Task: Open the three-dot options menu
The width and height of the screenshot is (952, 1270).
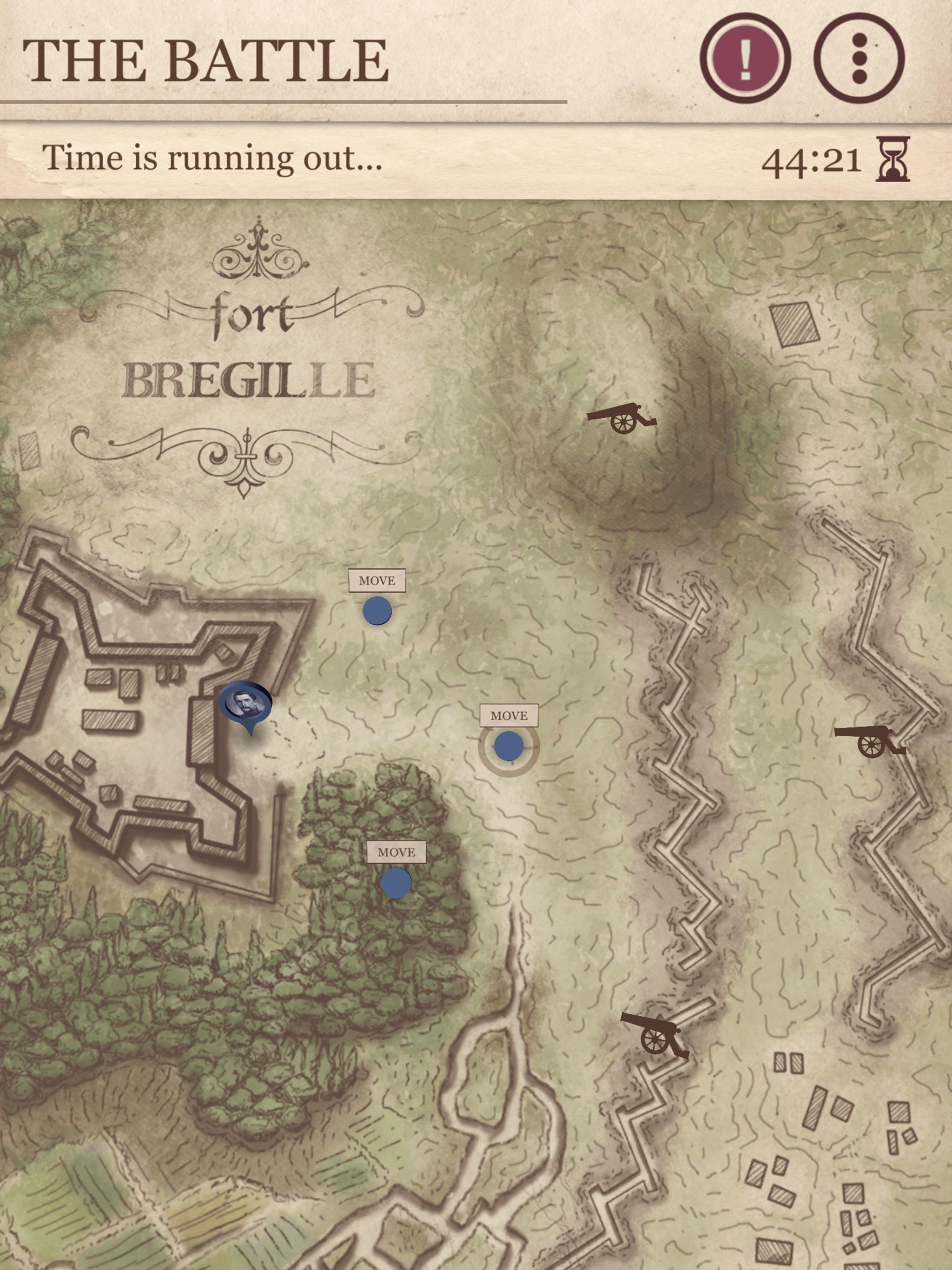Action: point(859,58)
